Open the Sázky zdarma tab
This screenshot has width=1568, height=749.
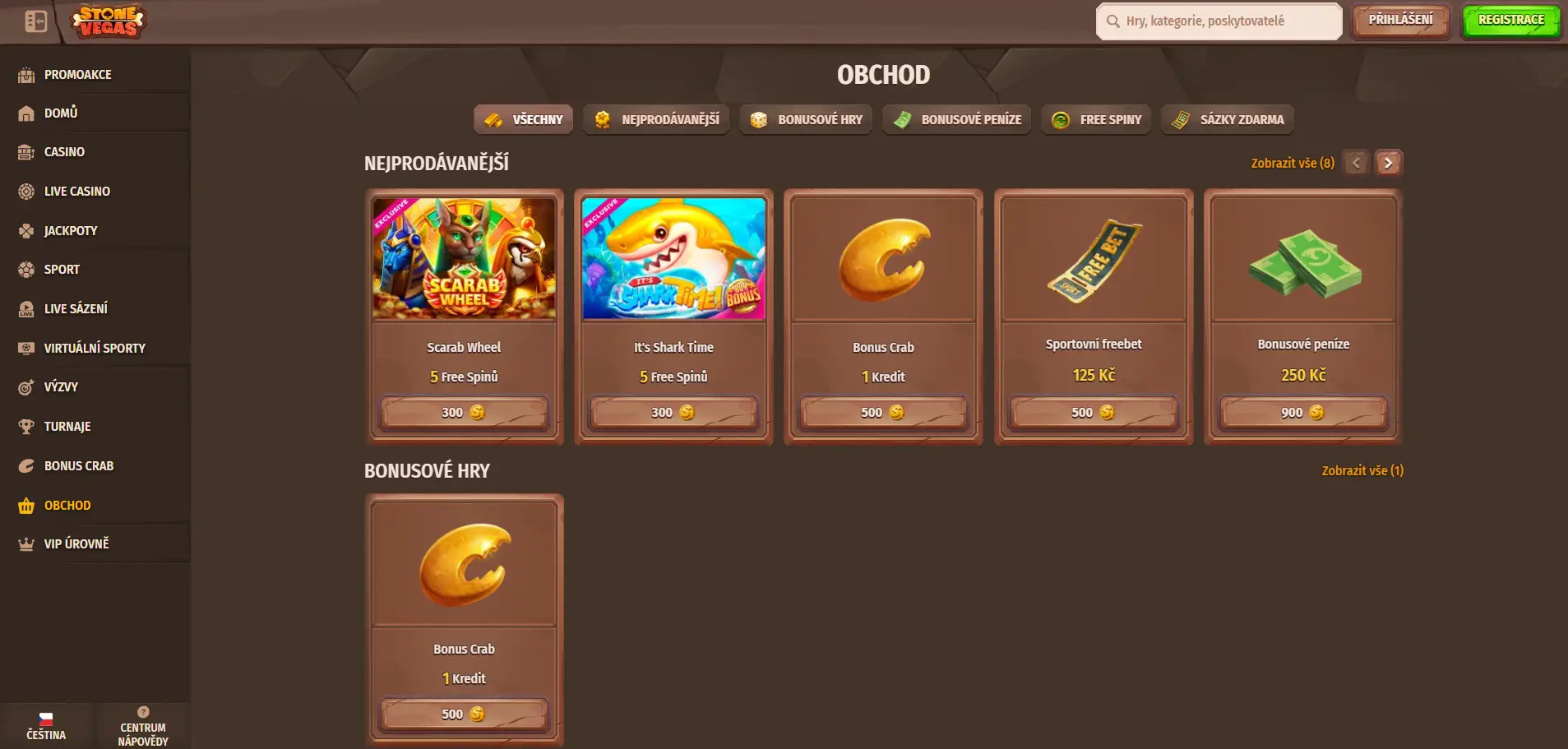coord(1228,120)
